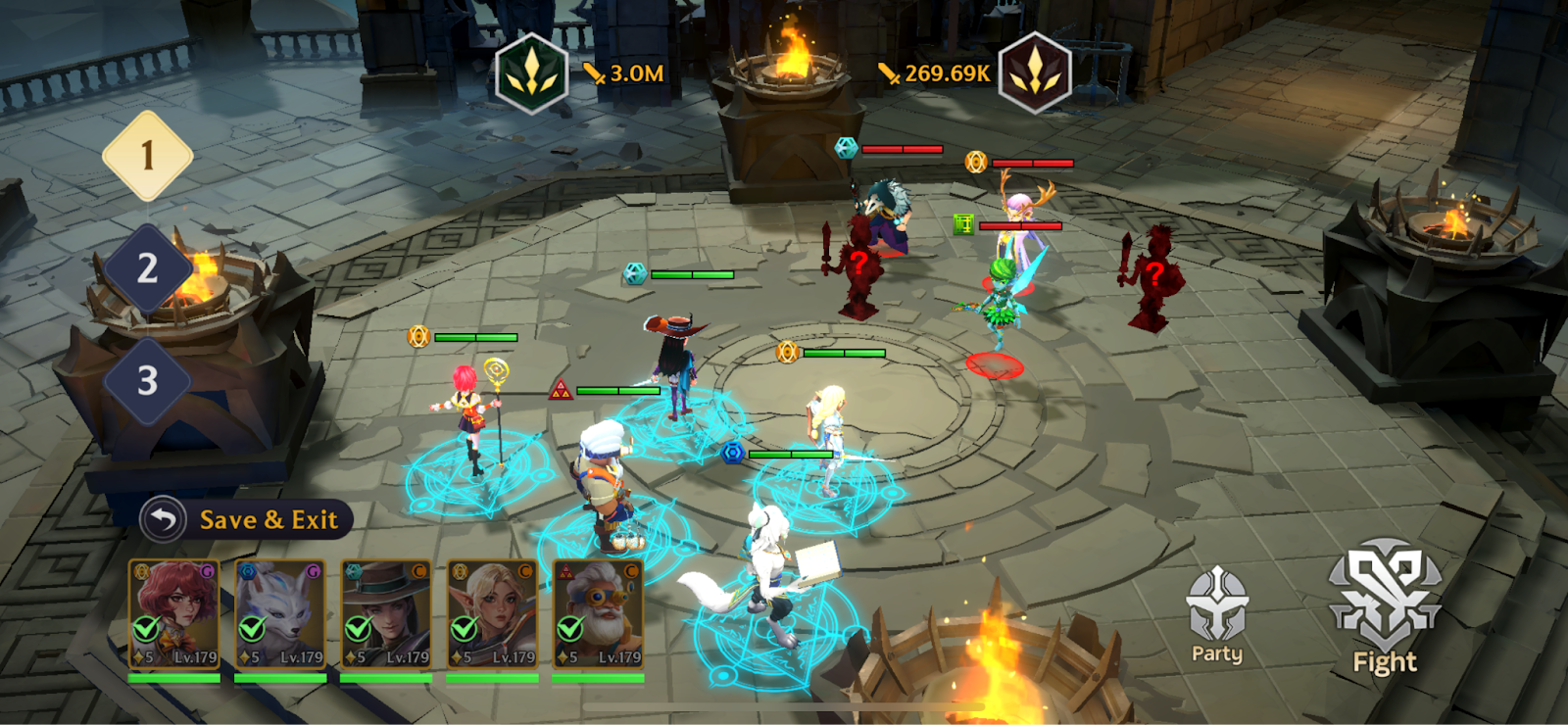Select the red-haired girl hero portrait
Viewport: 1568px width, 725px height.
[174, 614]
